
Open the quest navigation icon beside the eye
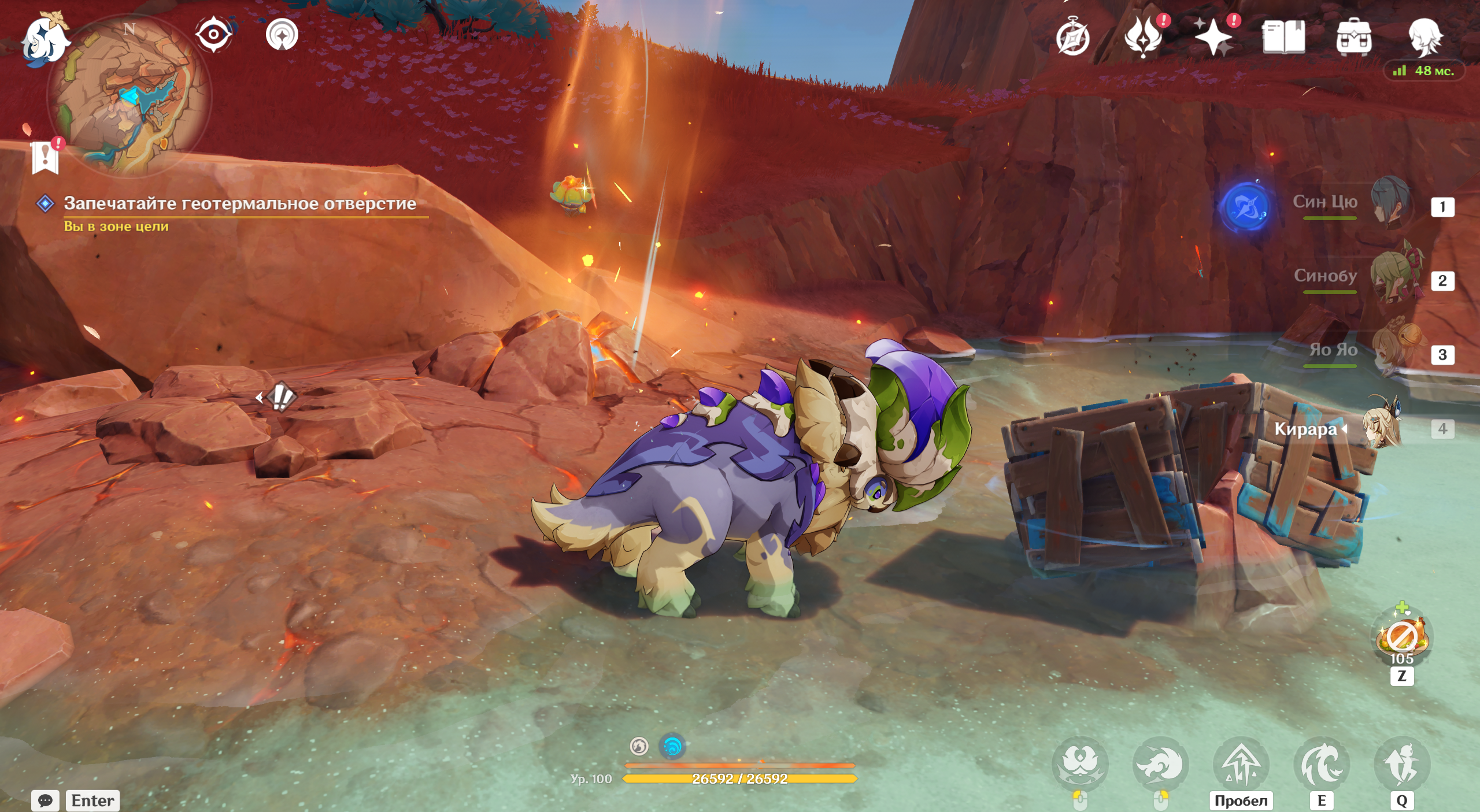(282, 35)
